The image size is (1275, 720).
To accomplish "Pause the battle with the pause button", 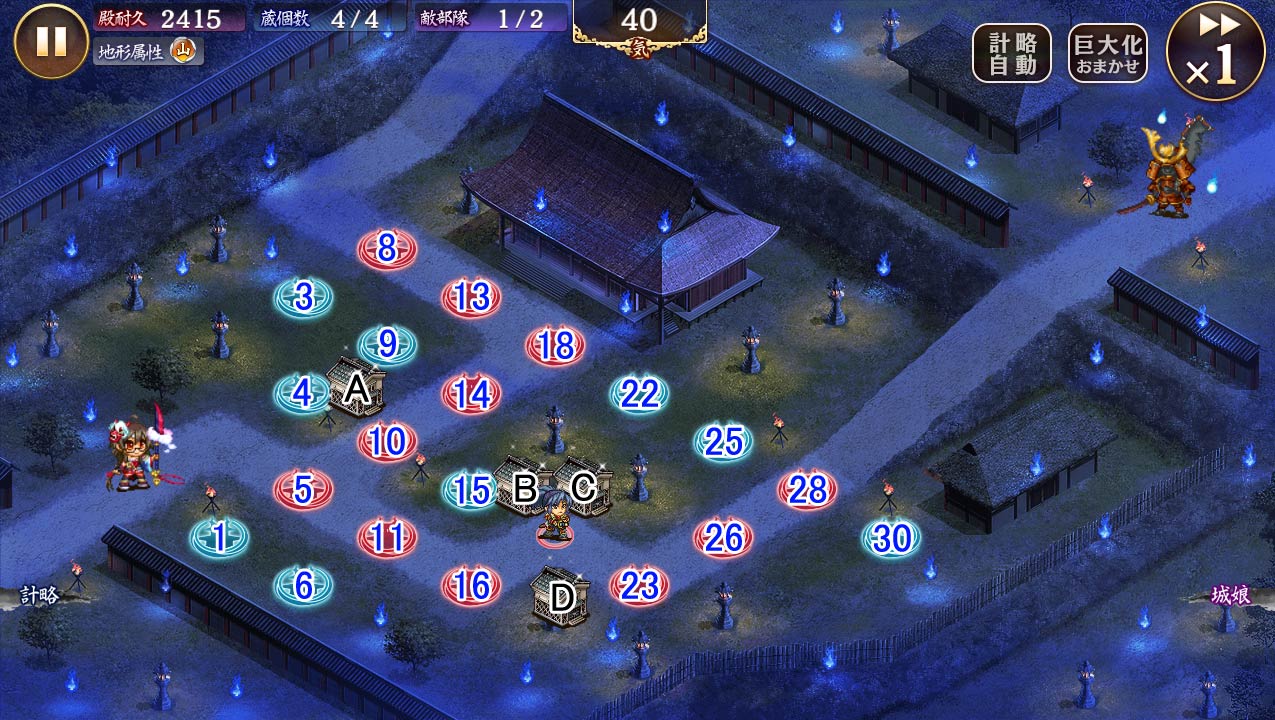I will [x=51, y=41].
